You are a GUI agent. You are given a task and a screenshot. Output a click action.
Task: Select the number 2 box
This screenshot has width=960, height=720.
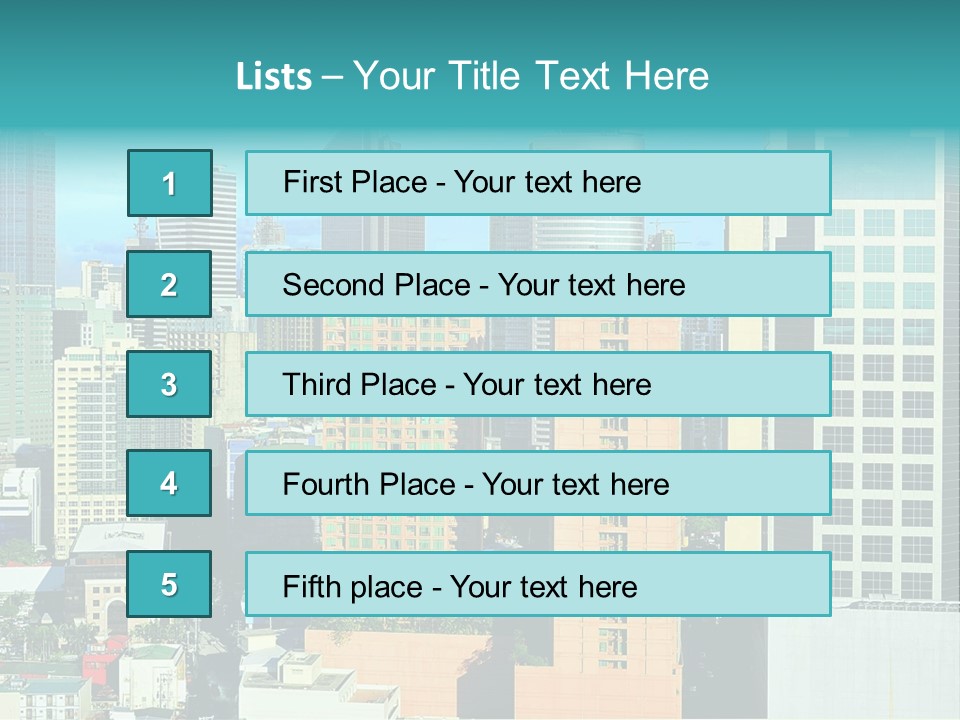[170, 285]
